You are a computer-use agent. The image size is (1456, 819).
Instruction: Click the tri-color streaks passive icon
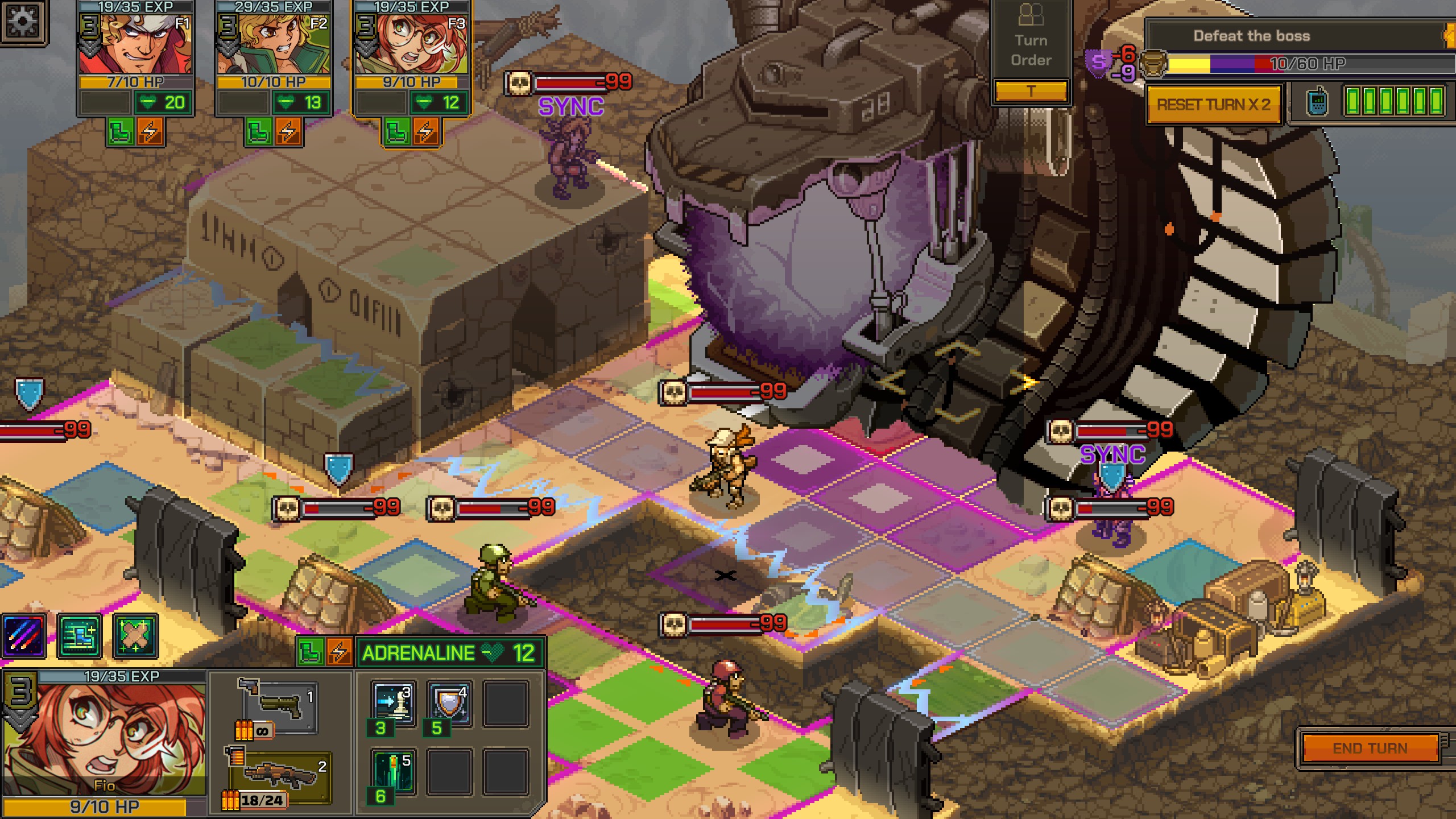coord(24,636)
